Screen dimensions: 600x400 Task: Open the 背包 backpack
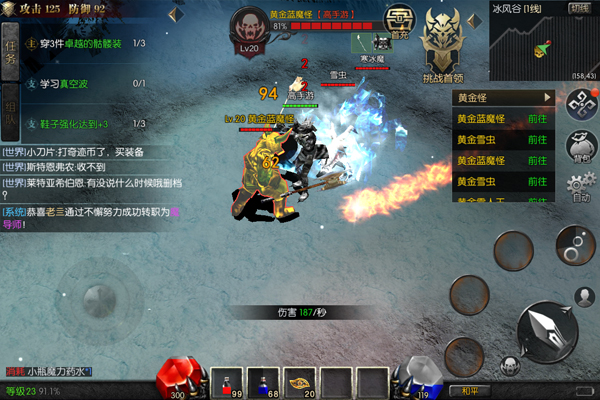pyautogui.click(x=579, y=145)
